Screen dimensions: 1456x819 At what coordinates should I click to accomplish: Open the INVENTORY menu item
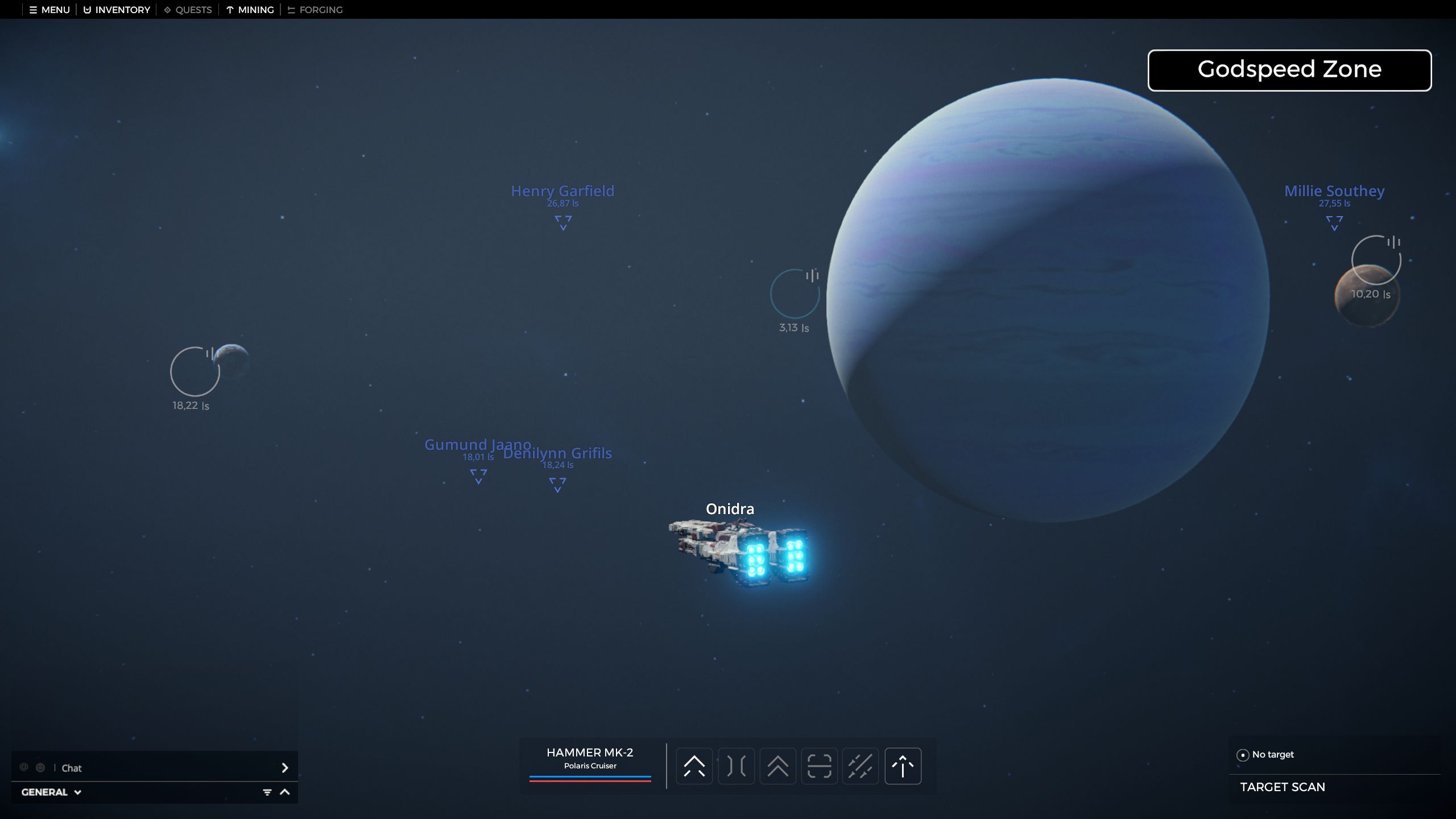click(x=115, y=10)
